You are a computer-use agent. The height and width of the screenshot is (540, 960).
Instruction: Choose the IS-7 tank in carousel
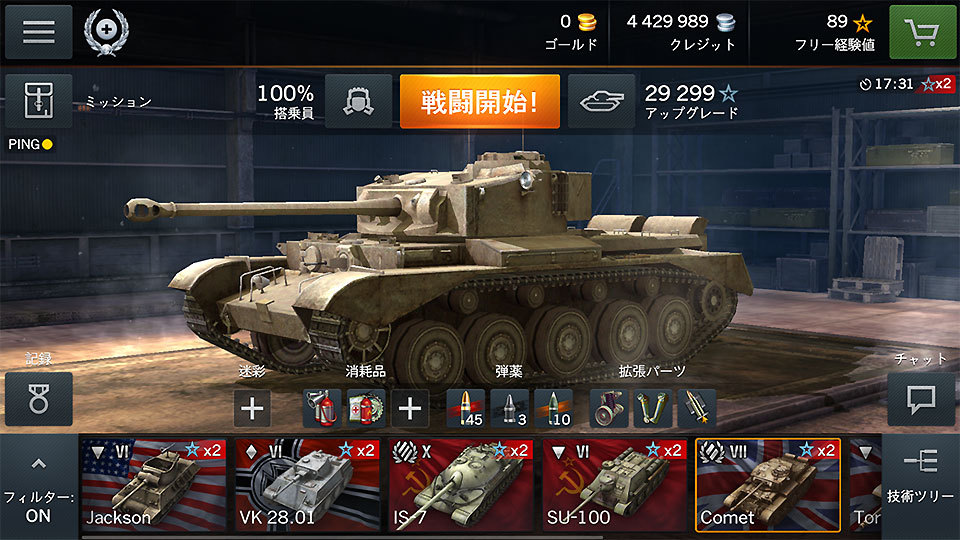click(460, 484)
